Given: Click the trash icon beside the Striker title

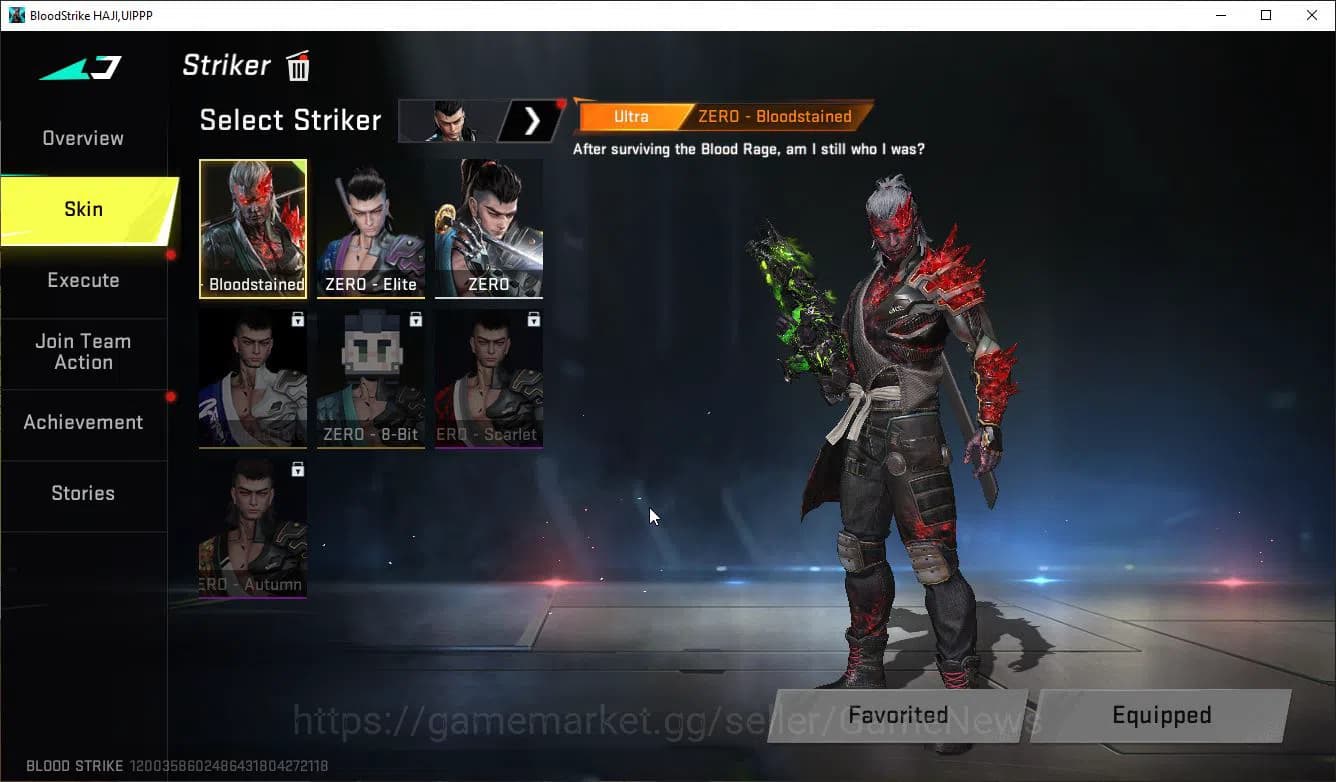Looking at the screenshot, I should coord(297,65).
